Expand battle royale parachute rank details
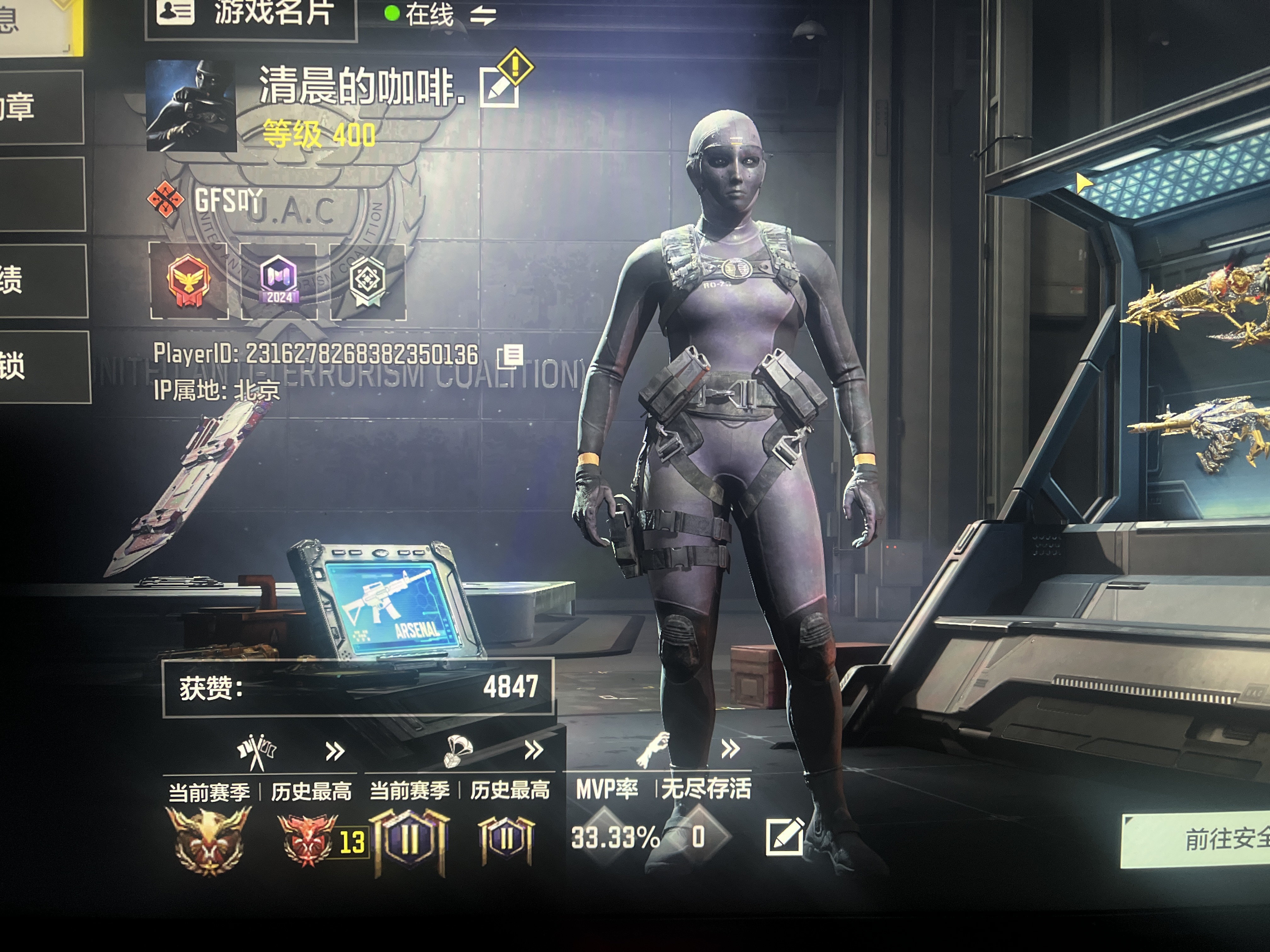The height and width of the screenshot is (952, 1270). pyautogui.click(x=533, y=750)
